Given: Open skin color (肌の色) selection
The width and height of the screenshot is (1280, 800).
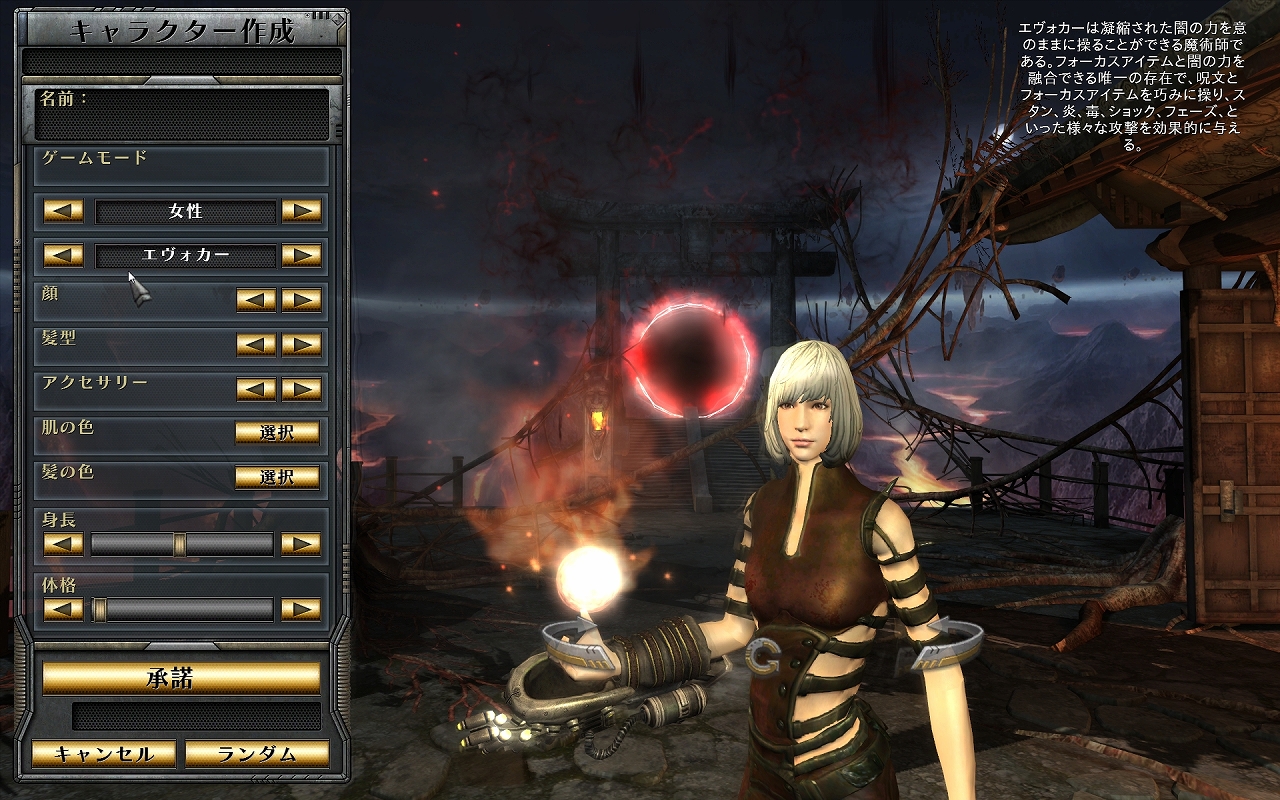Looking at the screenshot, I should tap(277, 432).
